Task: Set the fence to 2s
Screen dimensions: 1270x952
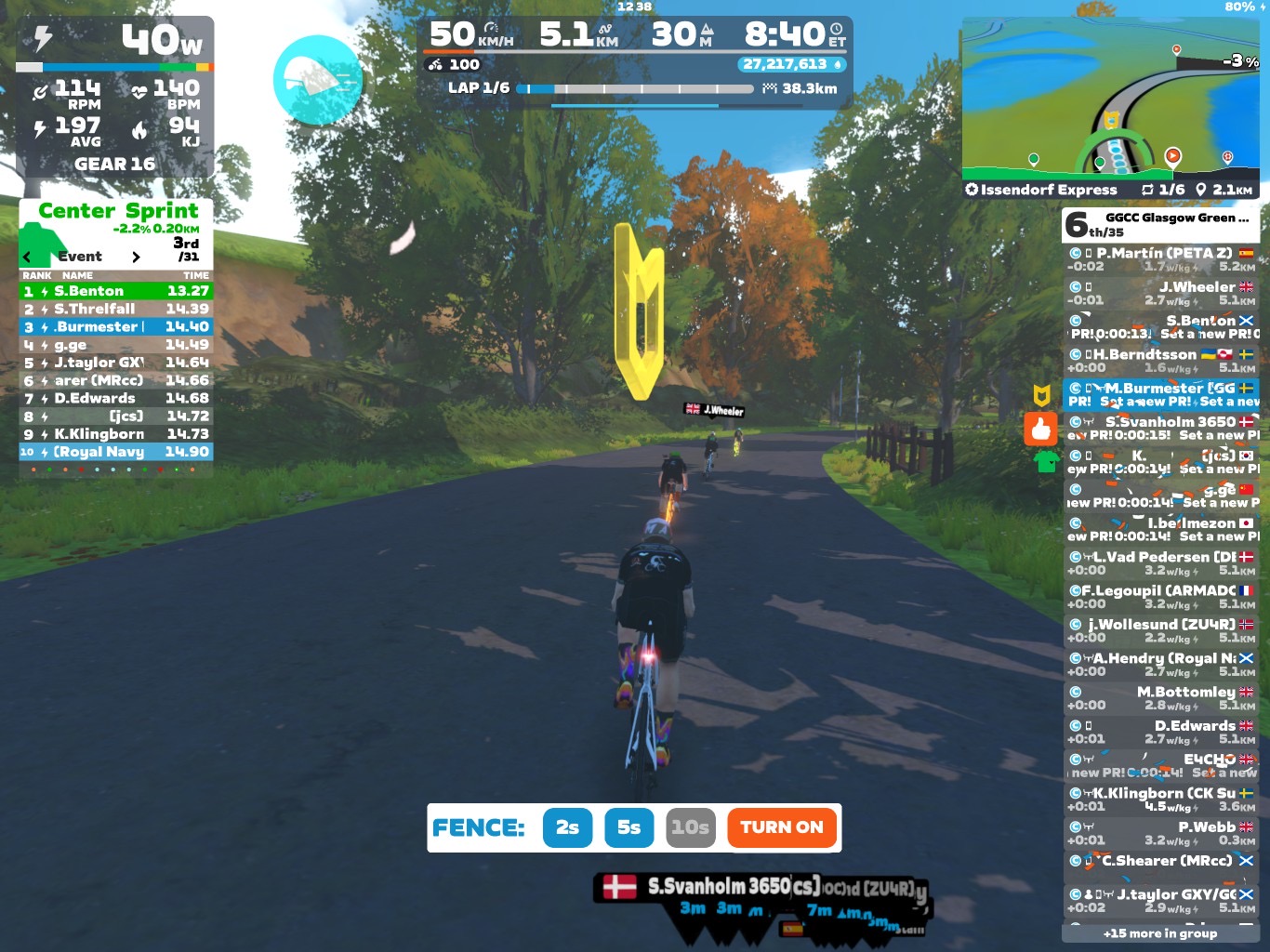Action: [567, 827]
